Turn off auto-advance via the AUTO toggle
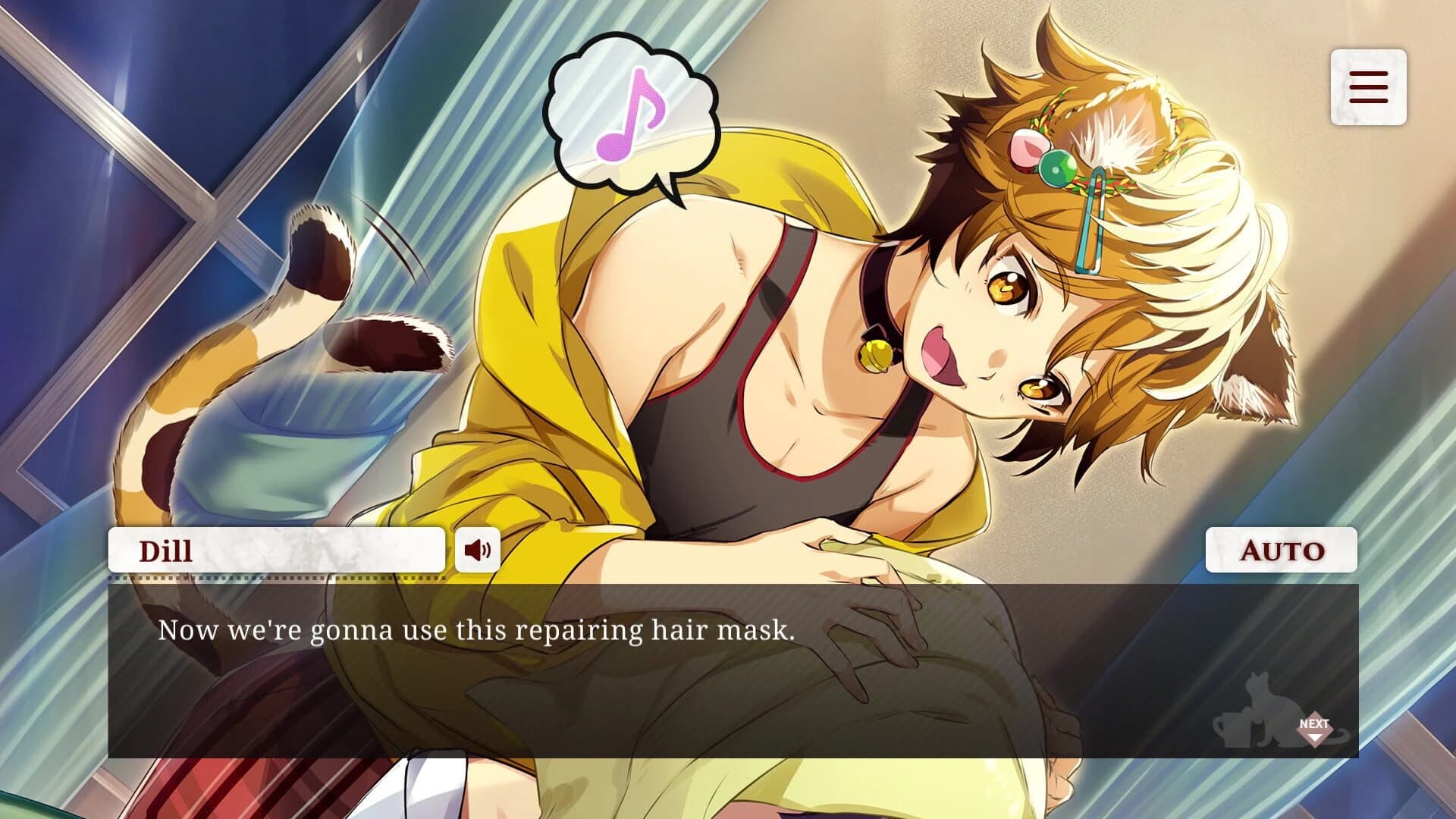This screenshot has height=819, width=1456. [x=1279, y=551]
